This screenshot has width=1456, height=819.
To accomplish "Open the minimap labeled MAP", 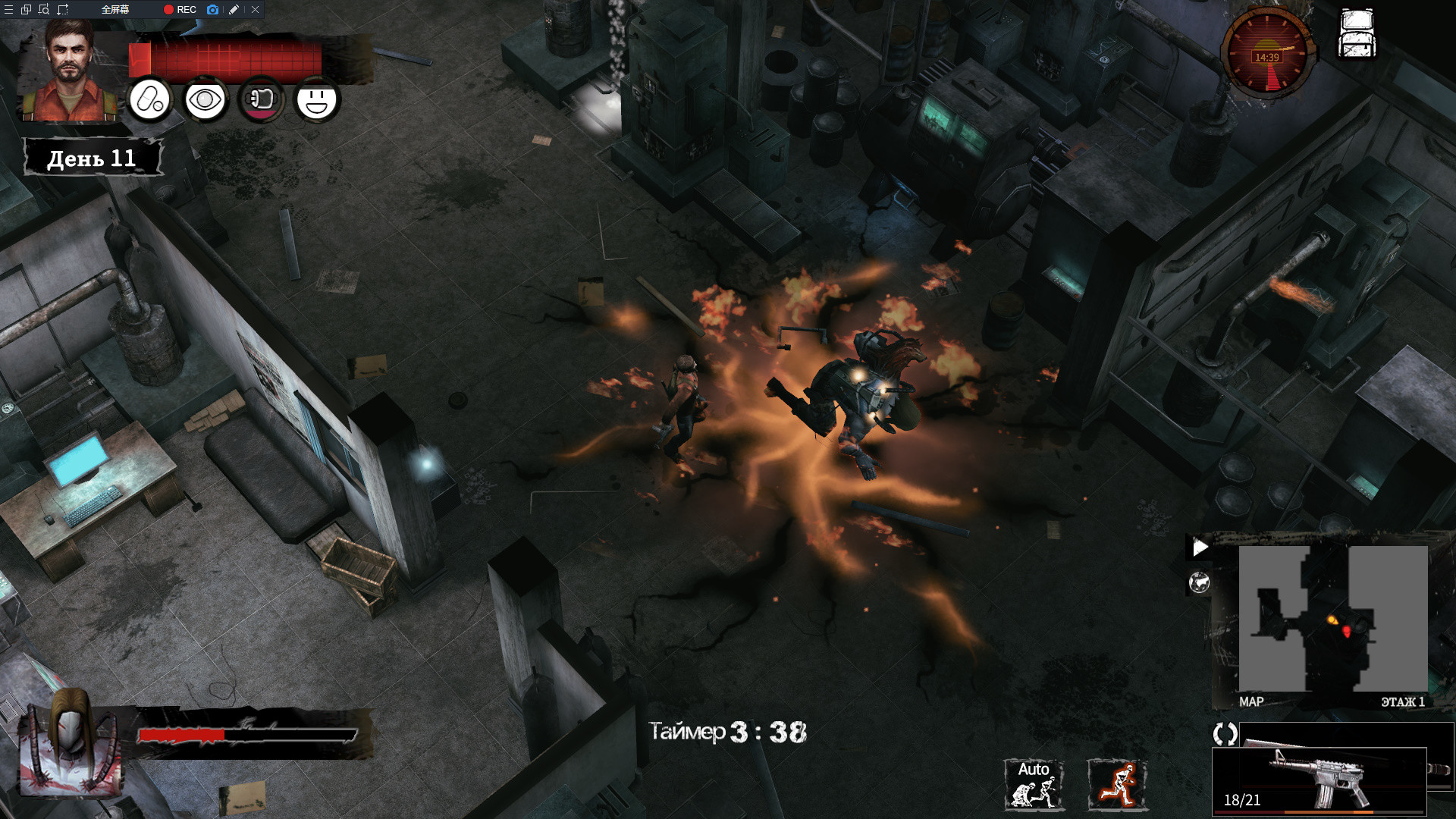I will [1332, 618].
